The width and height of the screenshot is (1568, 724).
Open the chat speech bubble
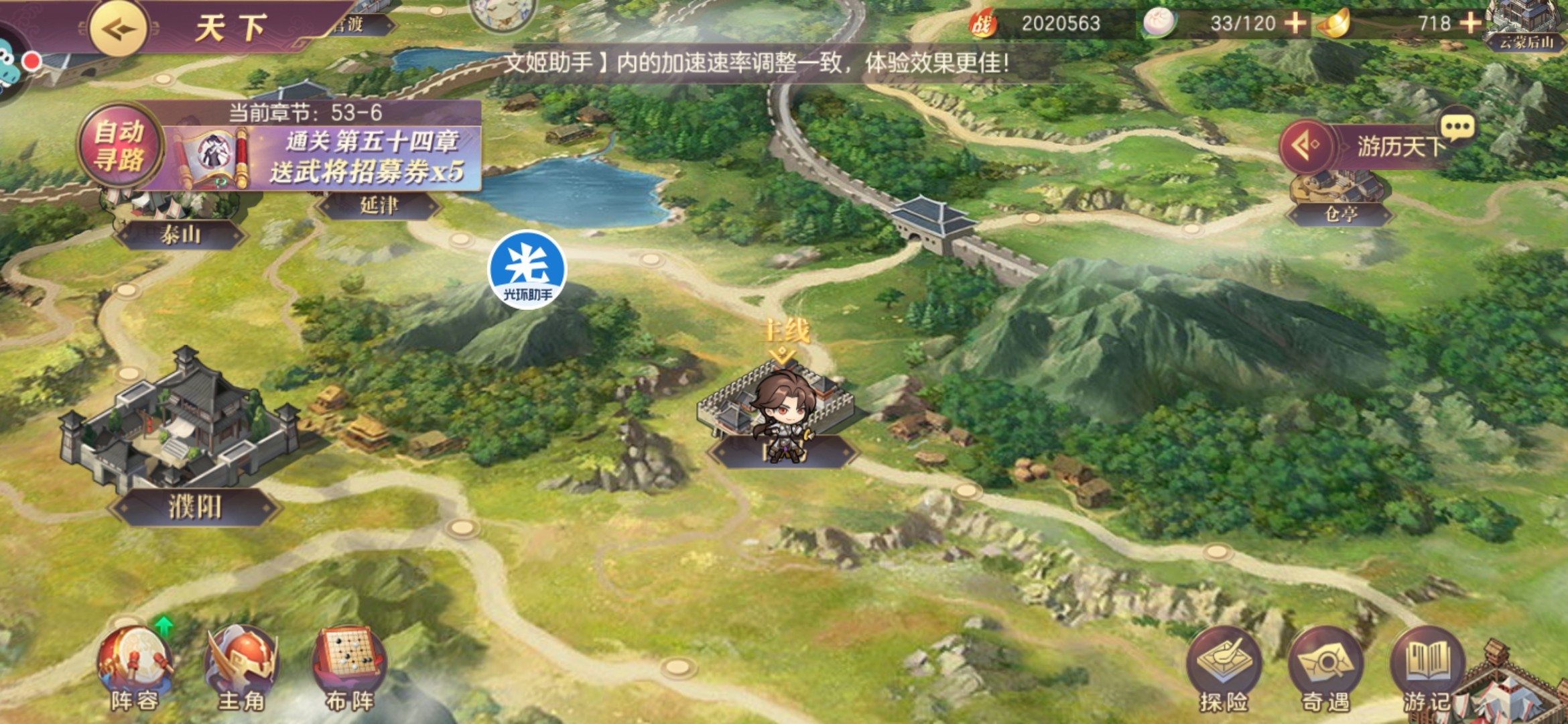click(x=1457, y=126)
